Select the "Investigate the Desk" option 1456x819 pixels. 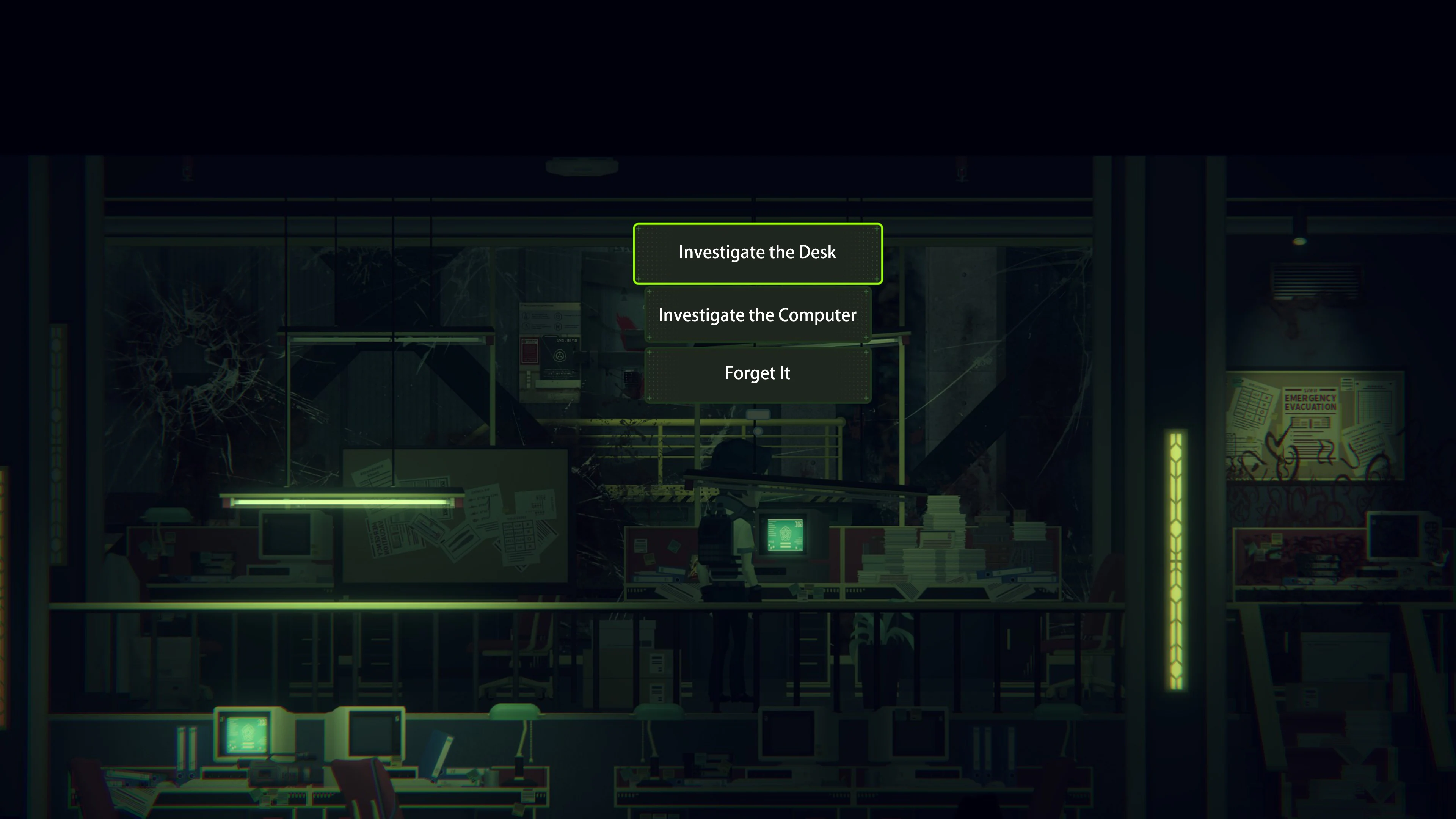coord(758,253)
